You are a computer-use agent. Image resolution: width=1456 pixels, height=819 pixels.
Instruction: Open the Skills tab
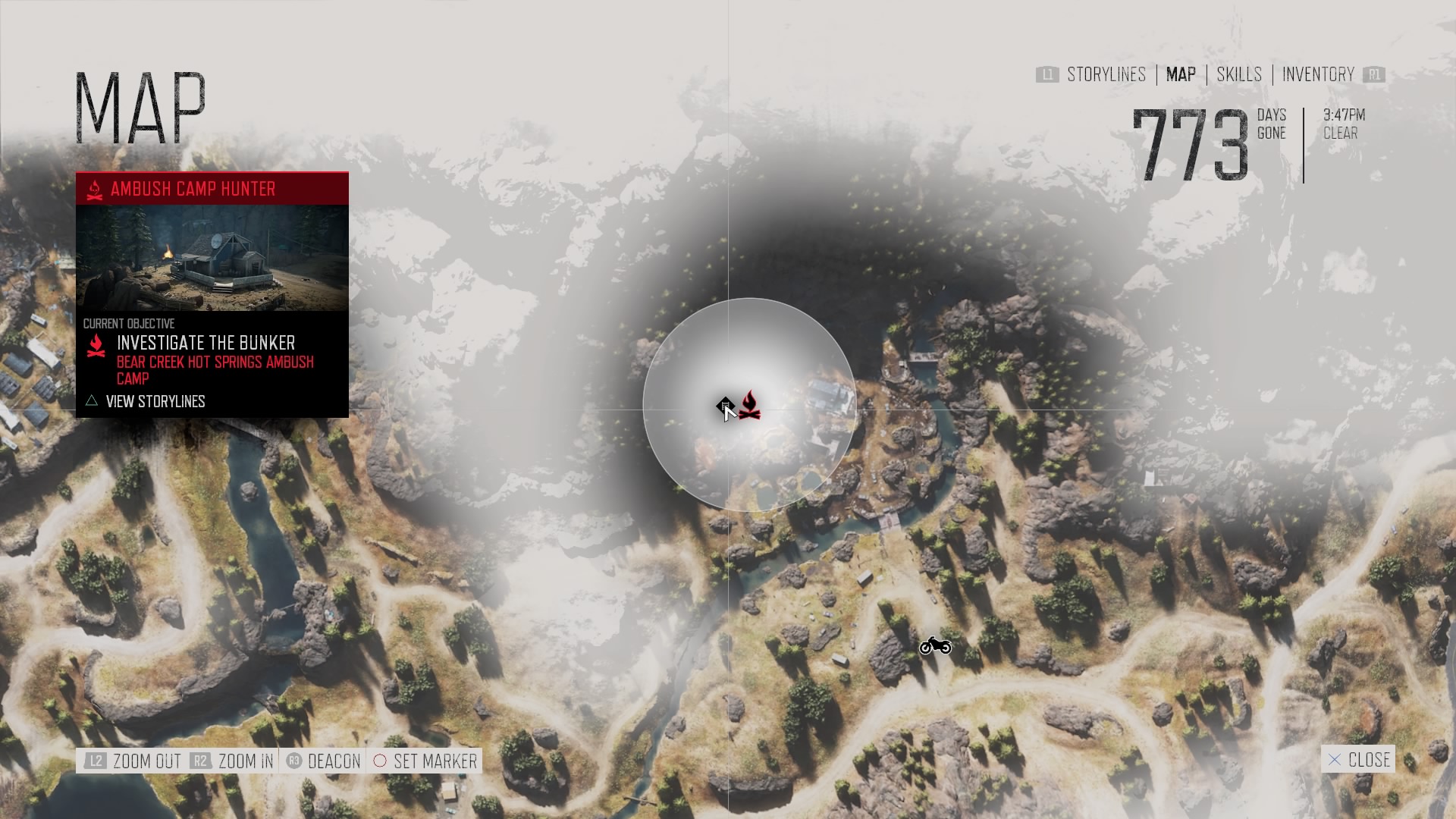click(1239, 74)
